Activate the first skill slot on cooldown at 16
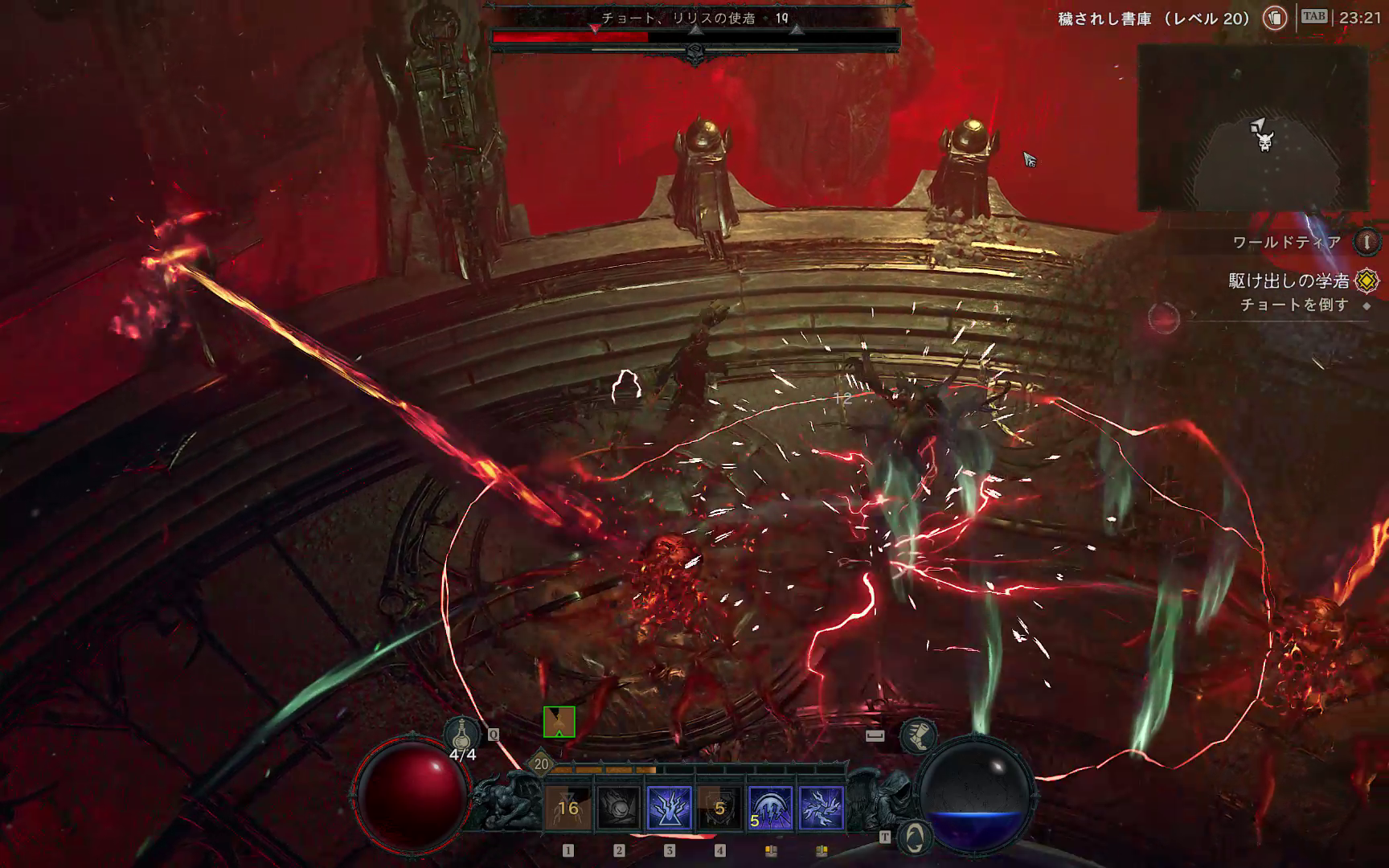1389x868 pixels. pos(568,808)
